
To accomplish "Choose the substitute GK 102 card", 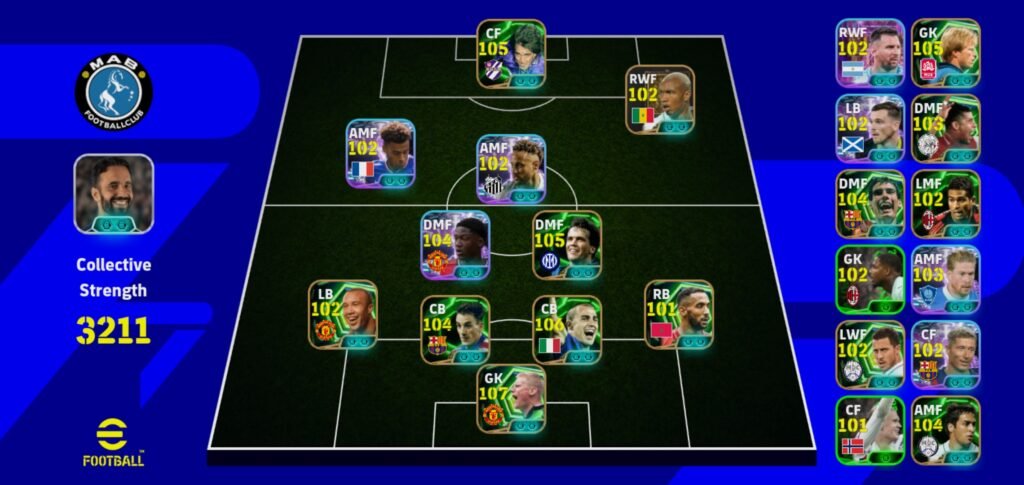I will [x=870, y=279].
